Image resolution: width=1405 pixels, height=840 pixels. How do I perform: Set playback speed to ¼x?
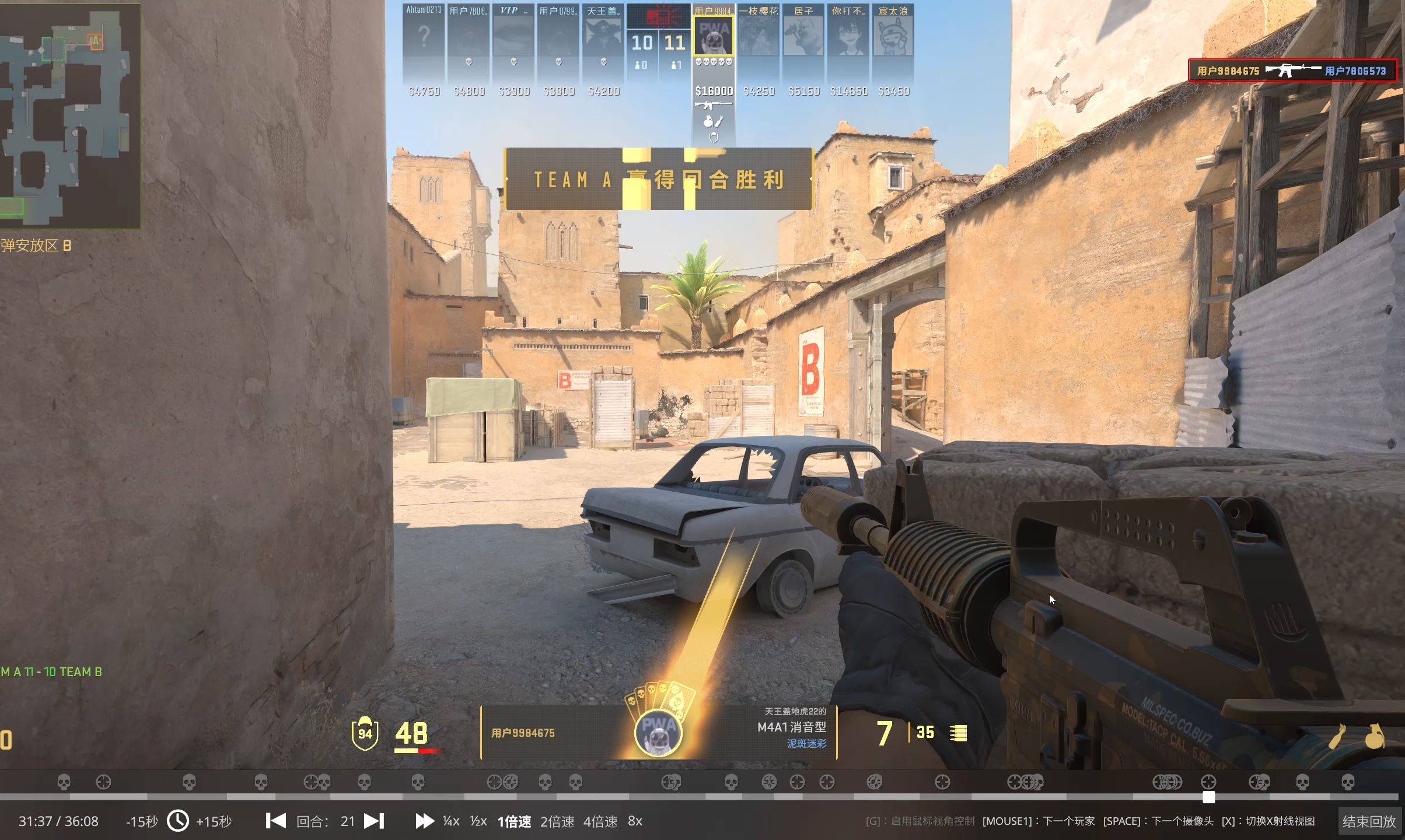click(x=450, y=821)
